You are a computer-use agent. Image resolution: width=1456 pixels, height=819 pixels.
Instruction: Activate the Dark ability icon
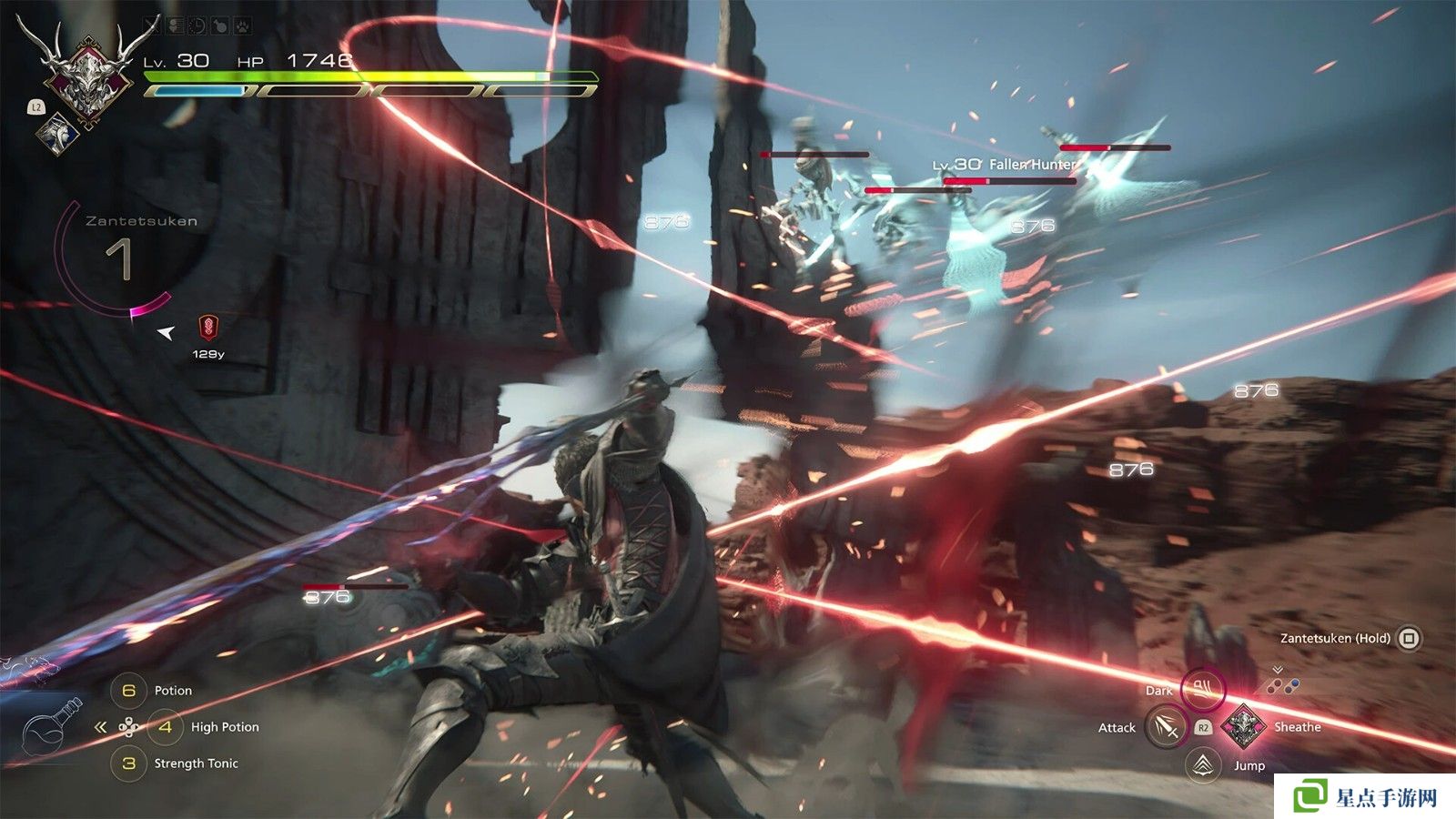click(1202, 688)
